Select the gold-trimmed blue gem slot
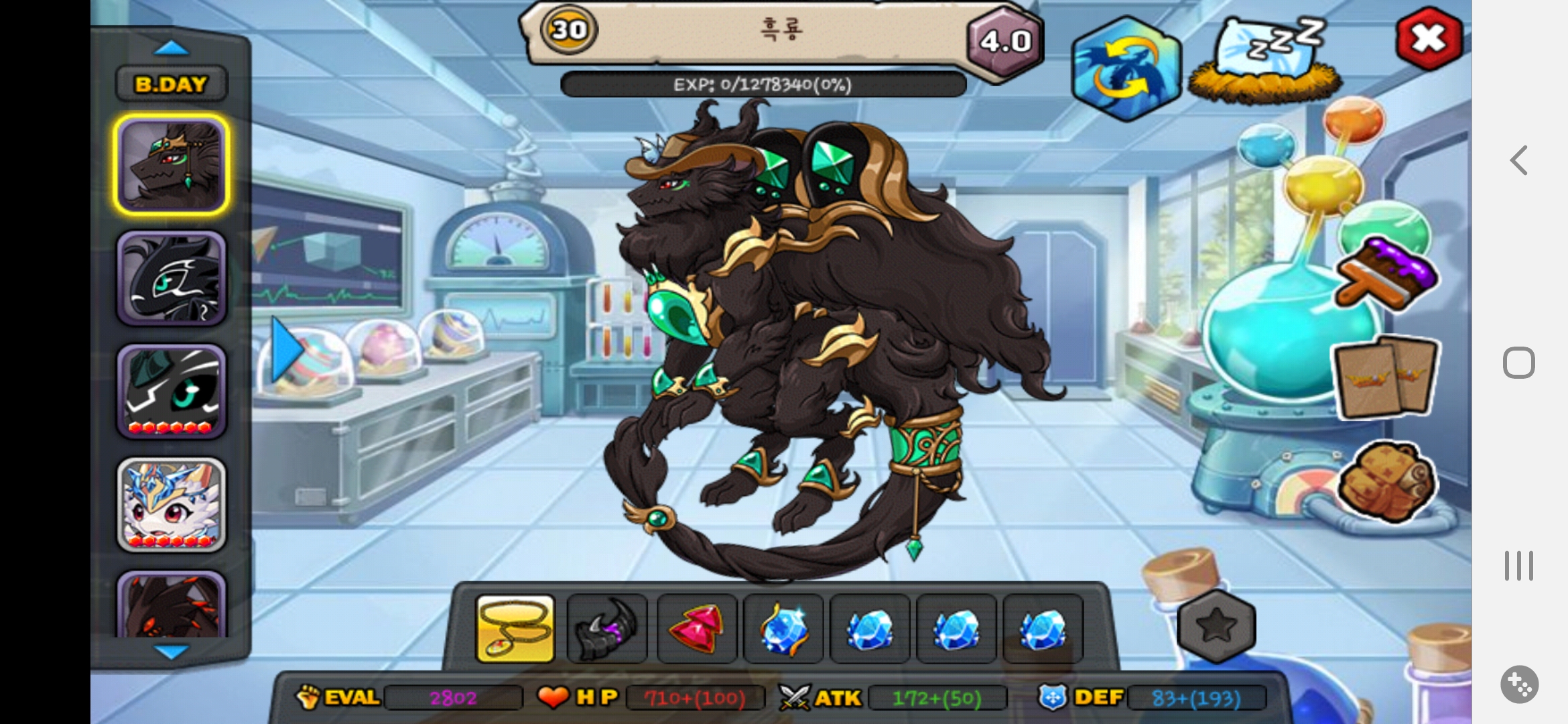This screenshot has height=724, width=1568. (783, 629)
